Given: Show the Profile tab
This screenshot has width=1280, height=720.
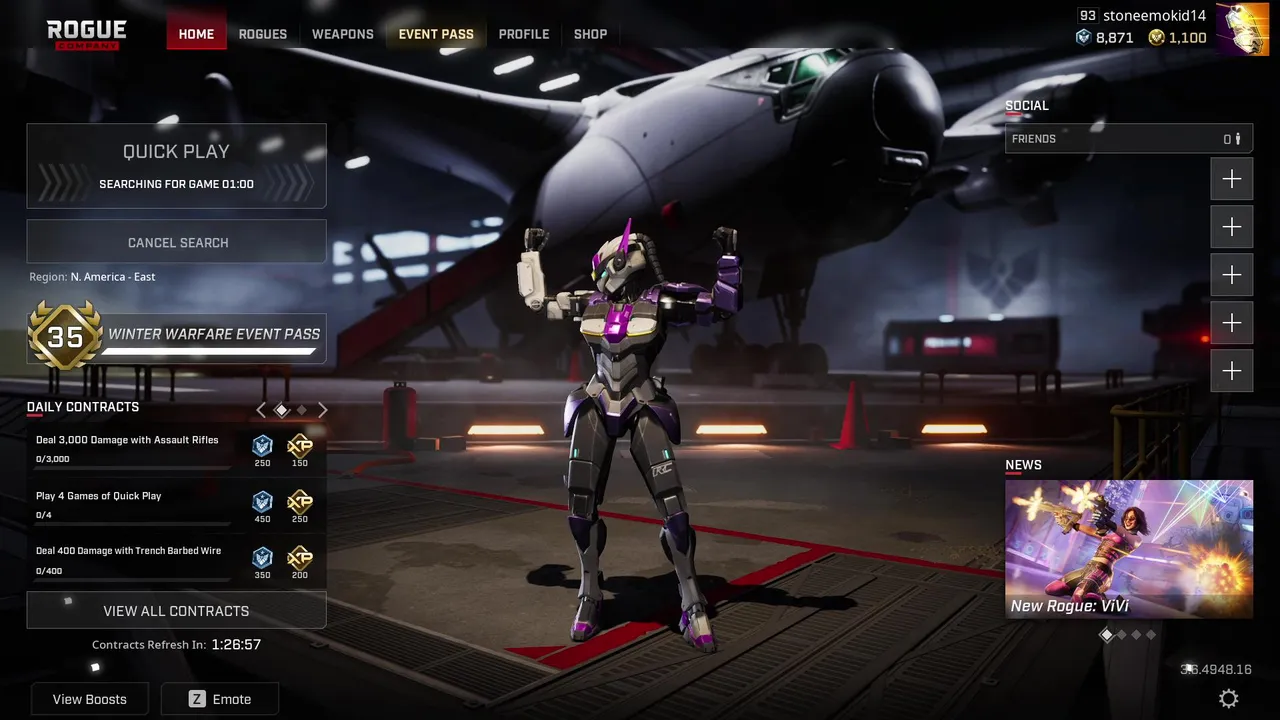Looking at the screenshot, I should (x=524, y=34).
